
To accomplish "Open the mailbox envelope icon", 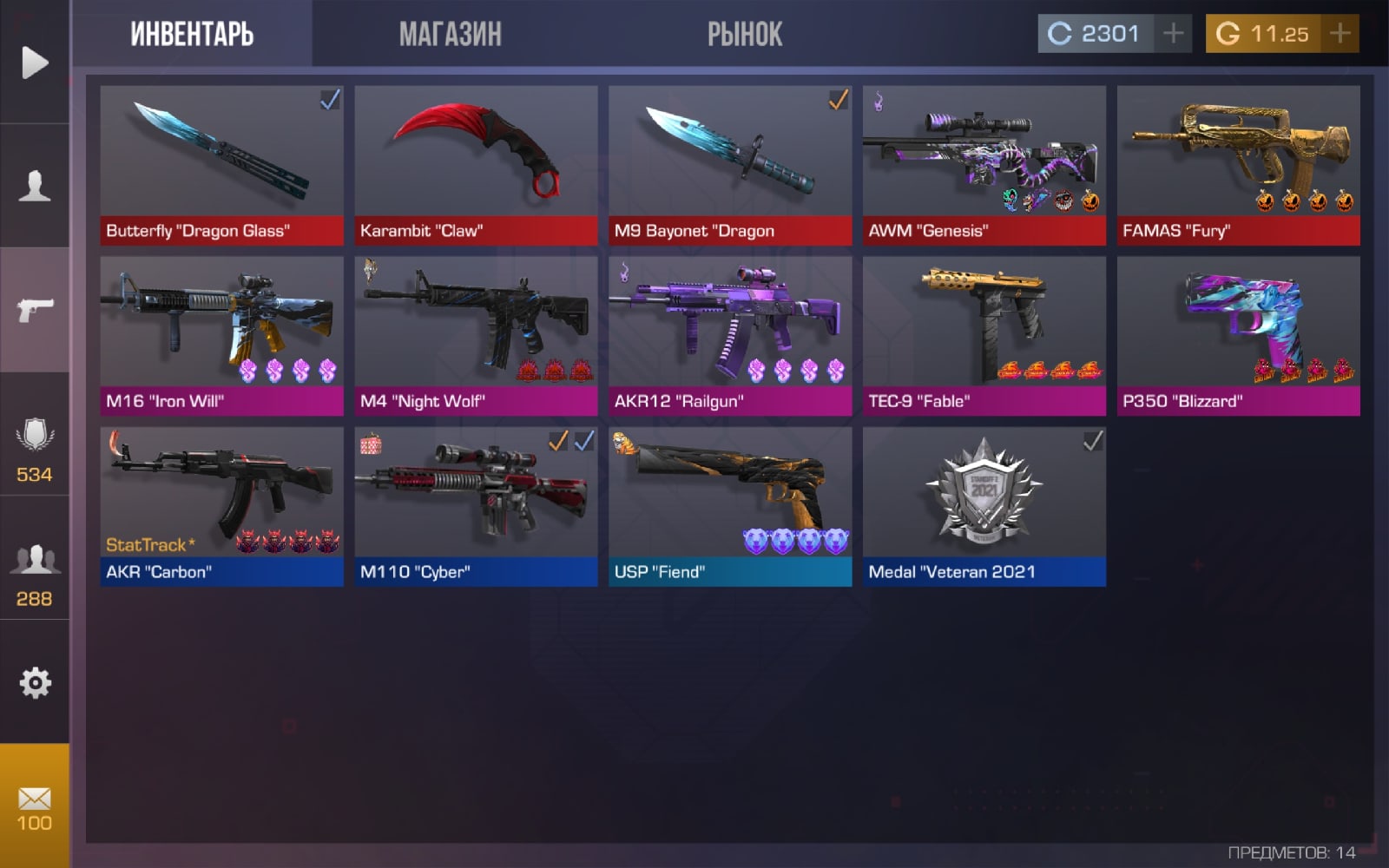I will click(35, 807).
